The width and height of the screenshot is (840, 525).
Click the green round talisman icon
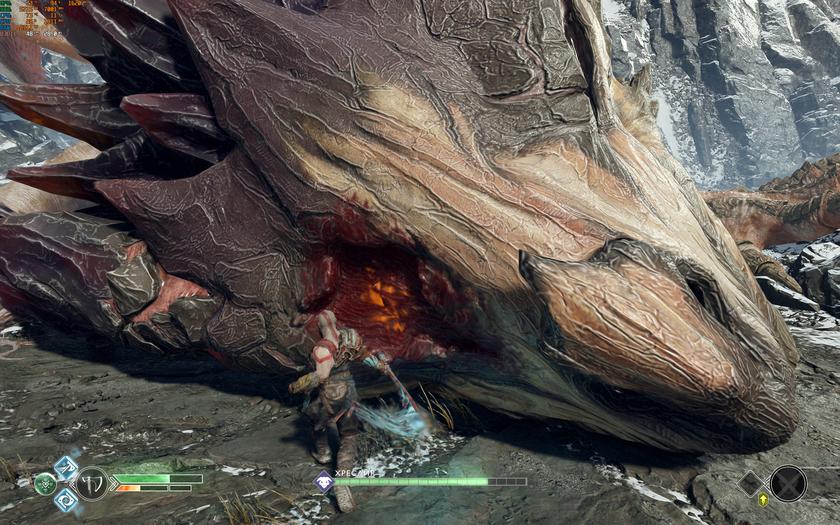[x=45, y=484]
